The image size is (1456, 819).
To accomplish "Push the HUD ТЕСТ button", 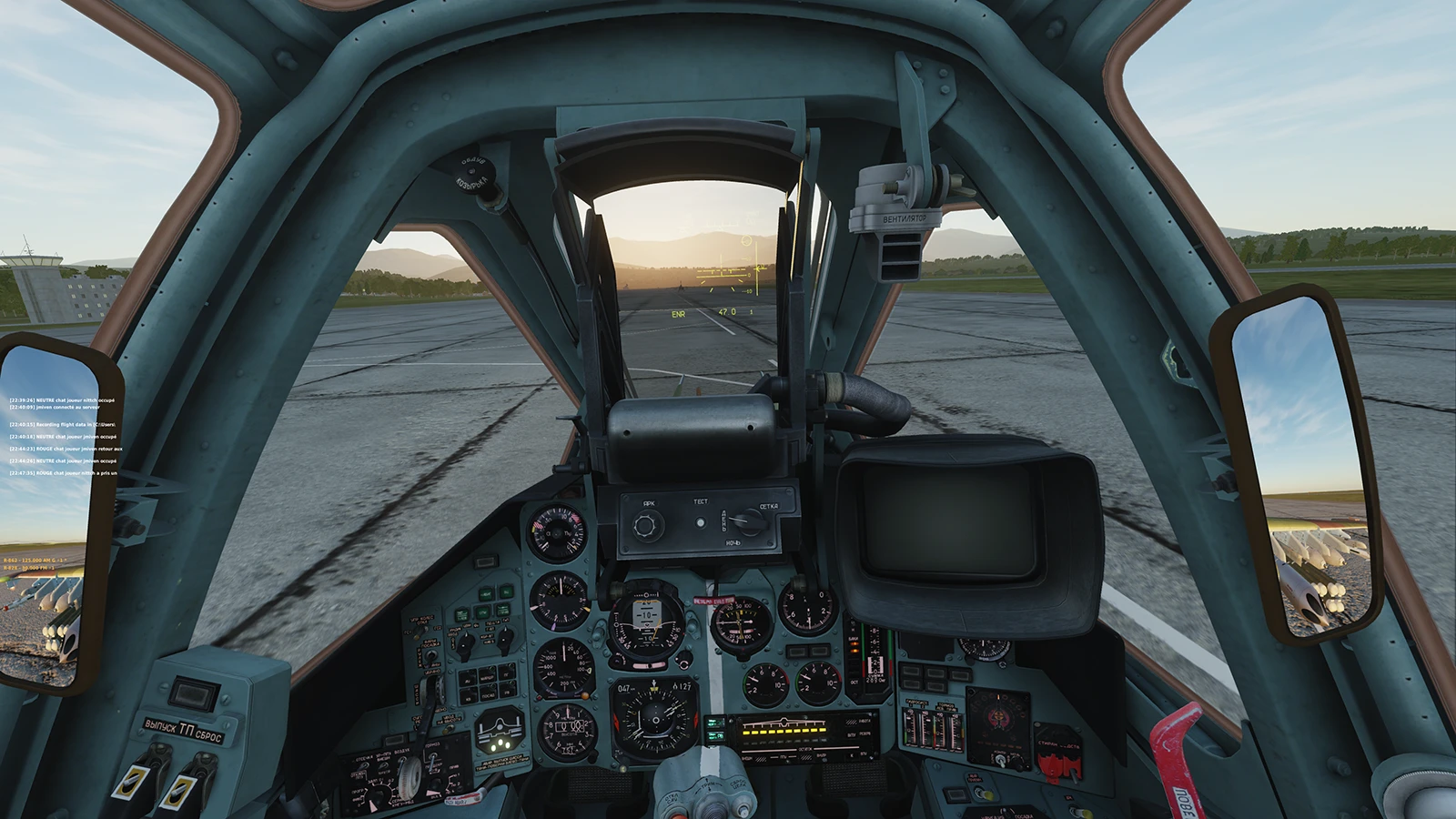I will coord(700,523).
